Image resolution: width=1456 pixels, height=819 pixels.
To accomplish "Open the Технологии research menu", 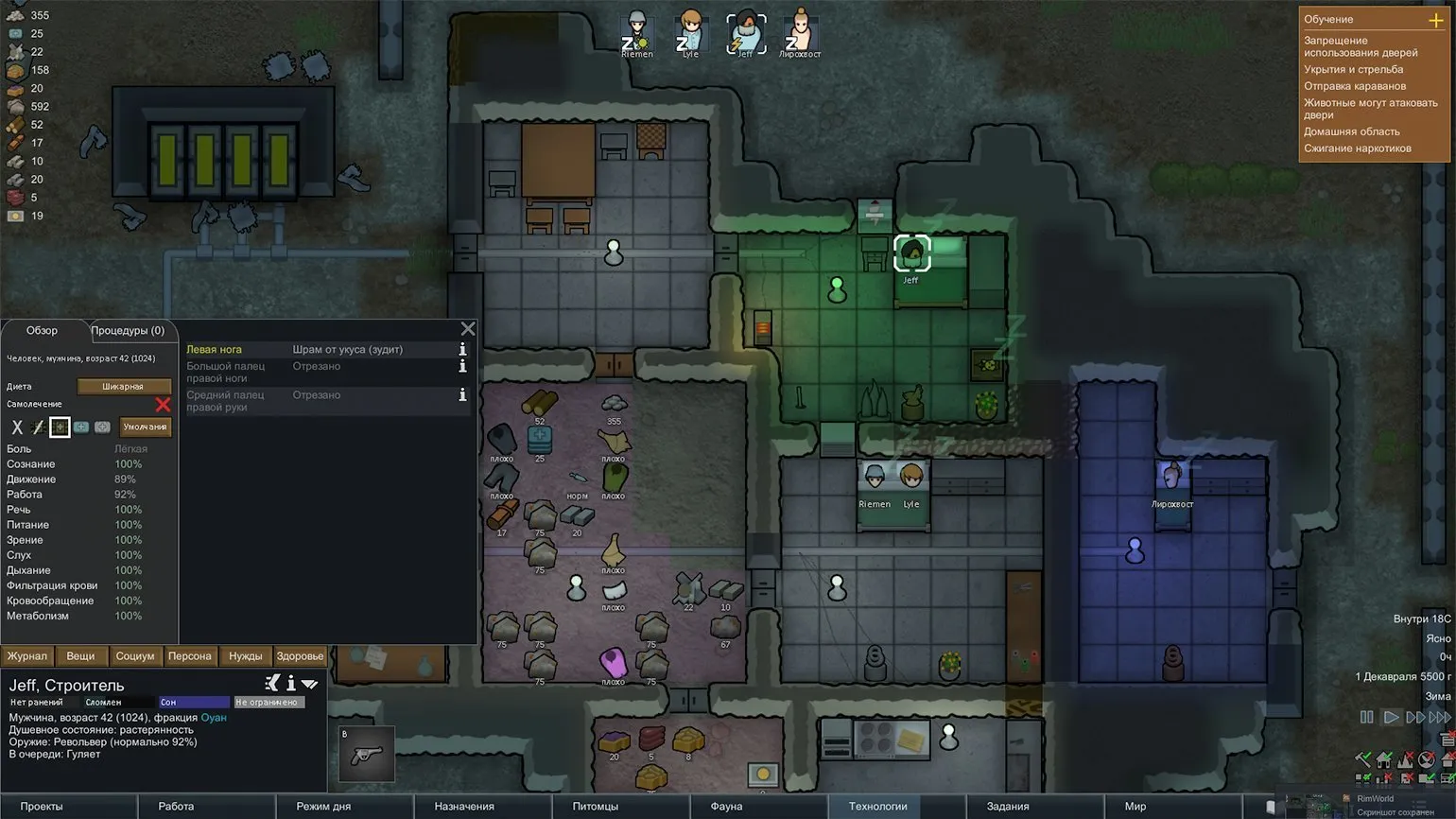I will pyautogui.click(x=877, y=807).
